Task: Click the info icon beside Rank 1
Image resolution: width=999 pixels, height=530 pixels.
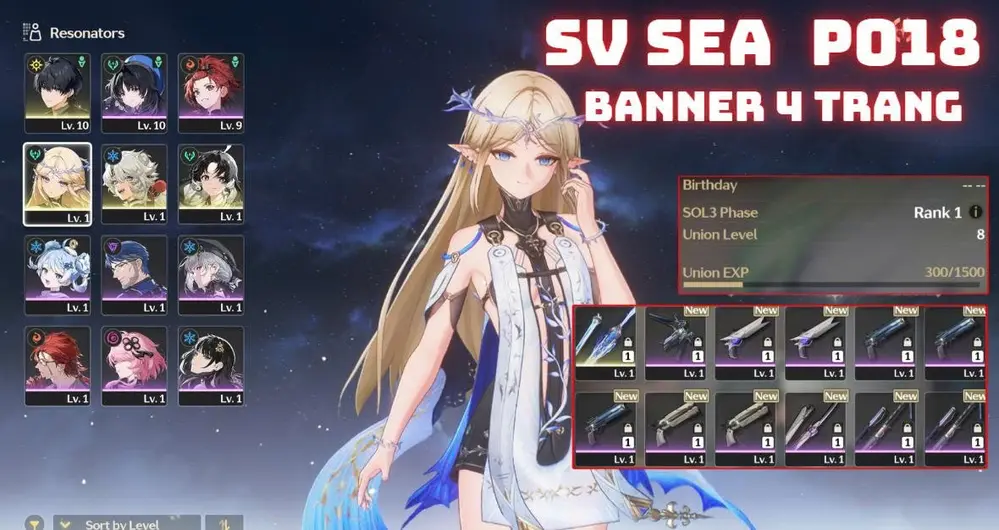Action: [x=975, y=213]
